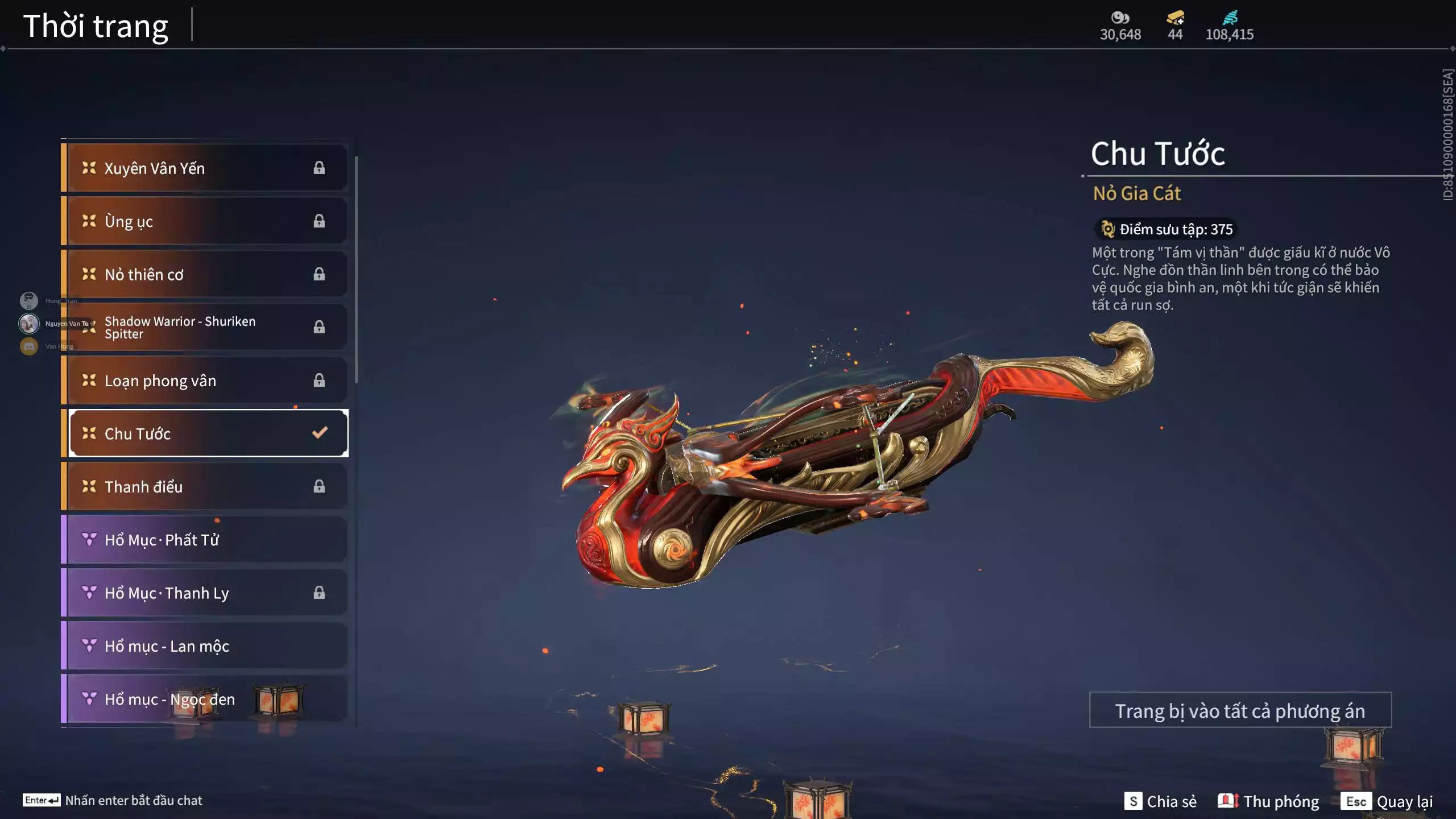1456x819 pixels.
Task: Choose Hổ mục - Lan mộc skin
Action: point(205,646)
